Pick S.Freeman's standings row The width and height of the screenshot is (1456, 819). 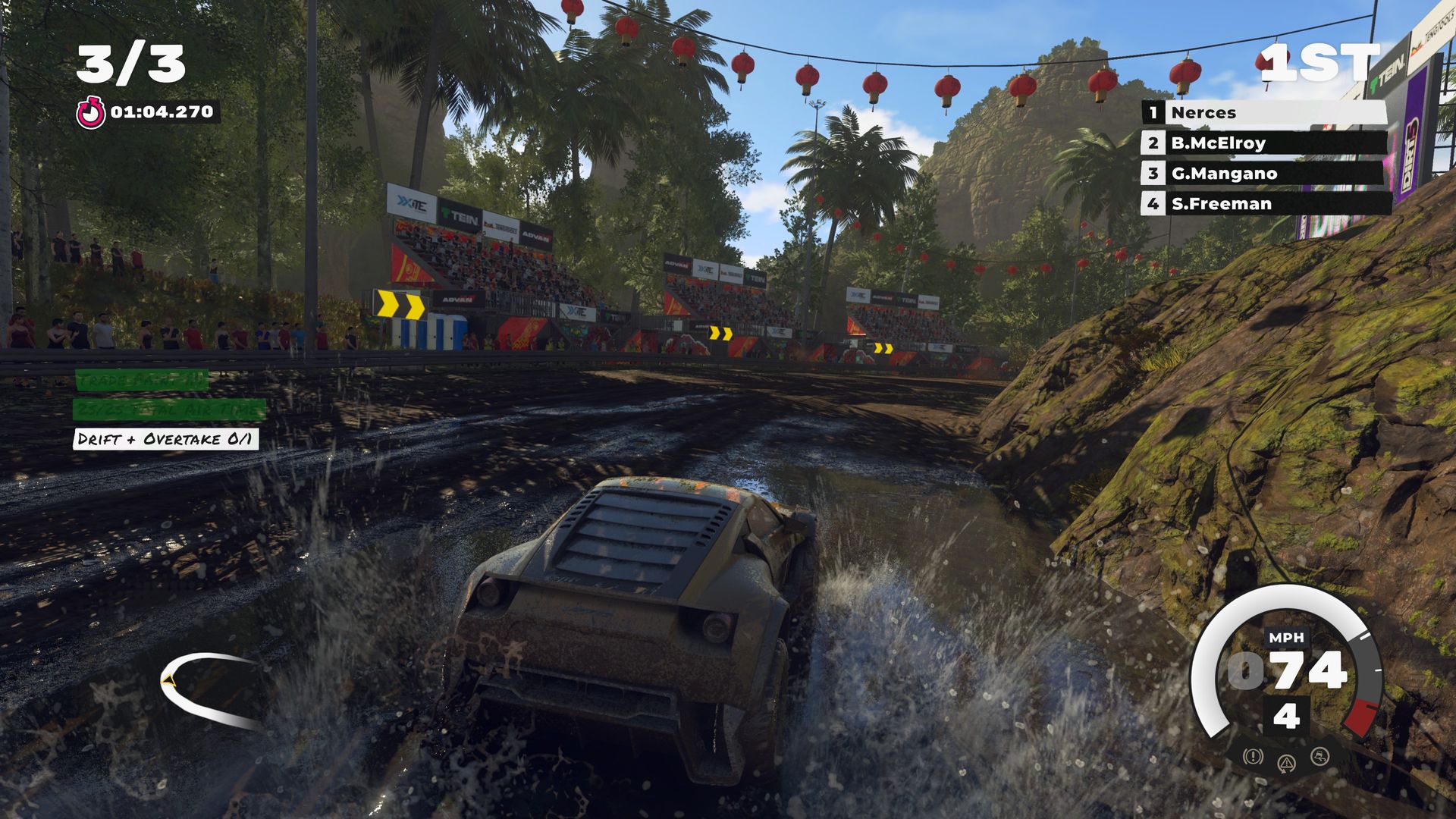point(1265,204)
